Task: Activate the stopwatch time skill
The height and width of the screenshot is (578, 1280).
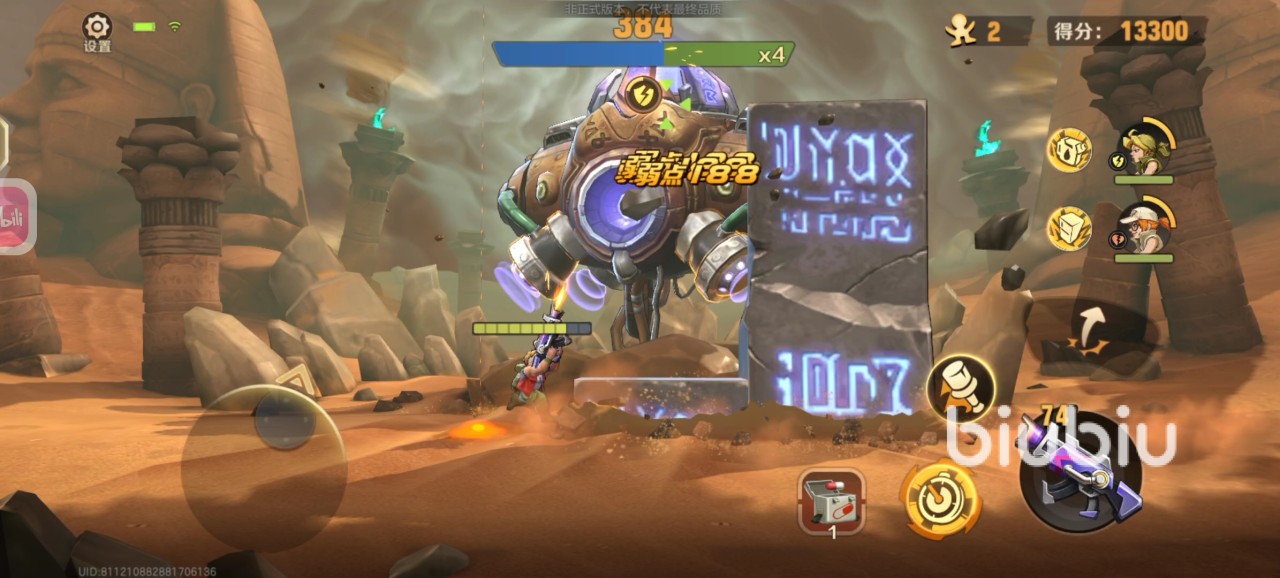Action: pyautogui.click(x=939, y=498)
